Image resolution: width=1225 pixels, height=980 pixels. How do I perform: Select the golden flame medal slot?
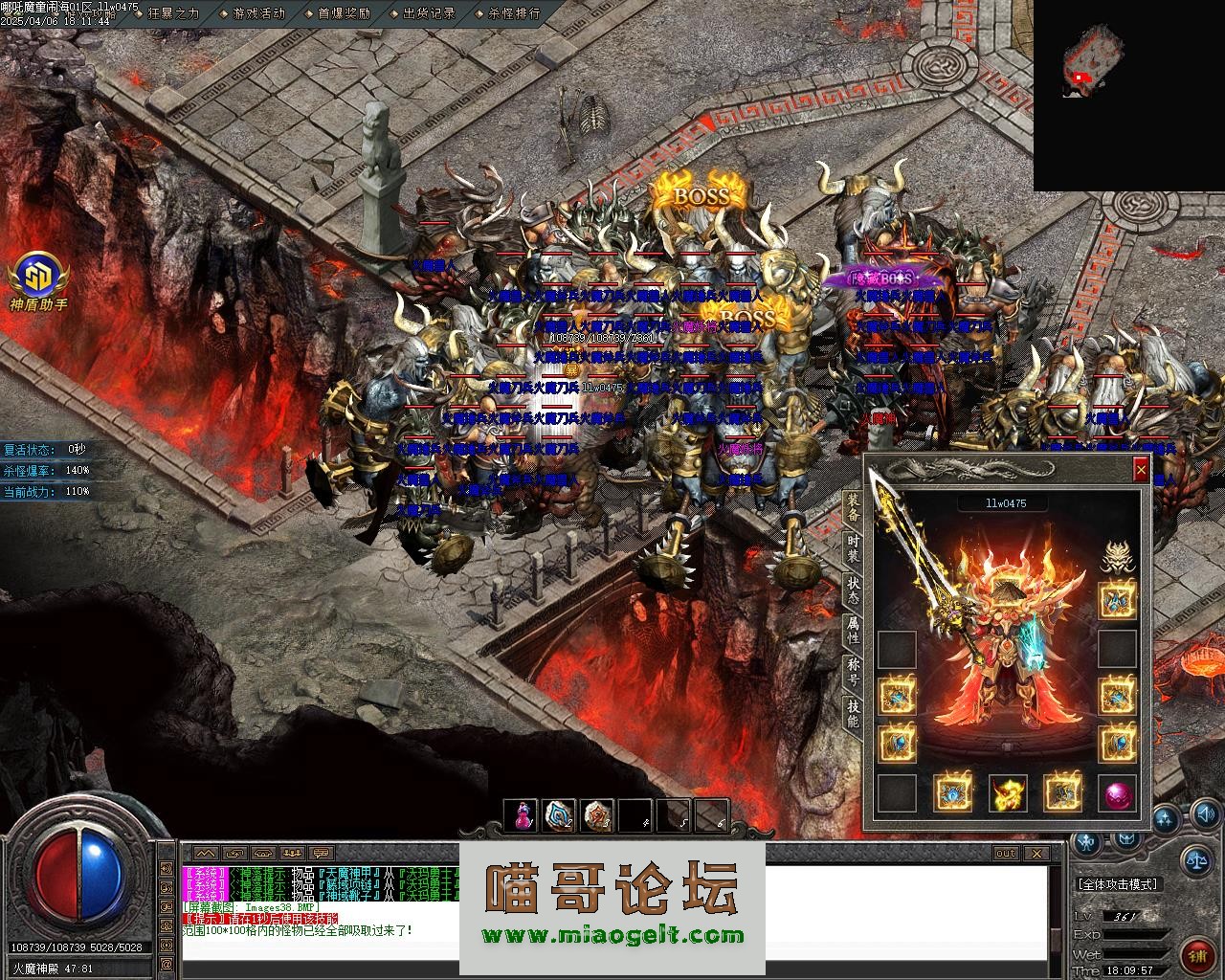(x=1007, y=793)
